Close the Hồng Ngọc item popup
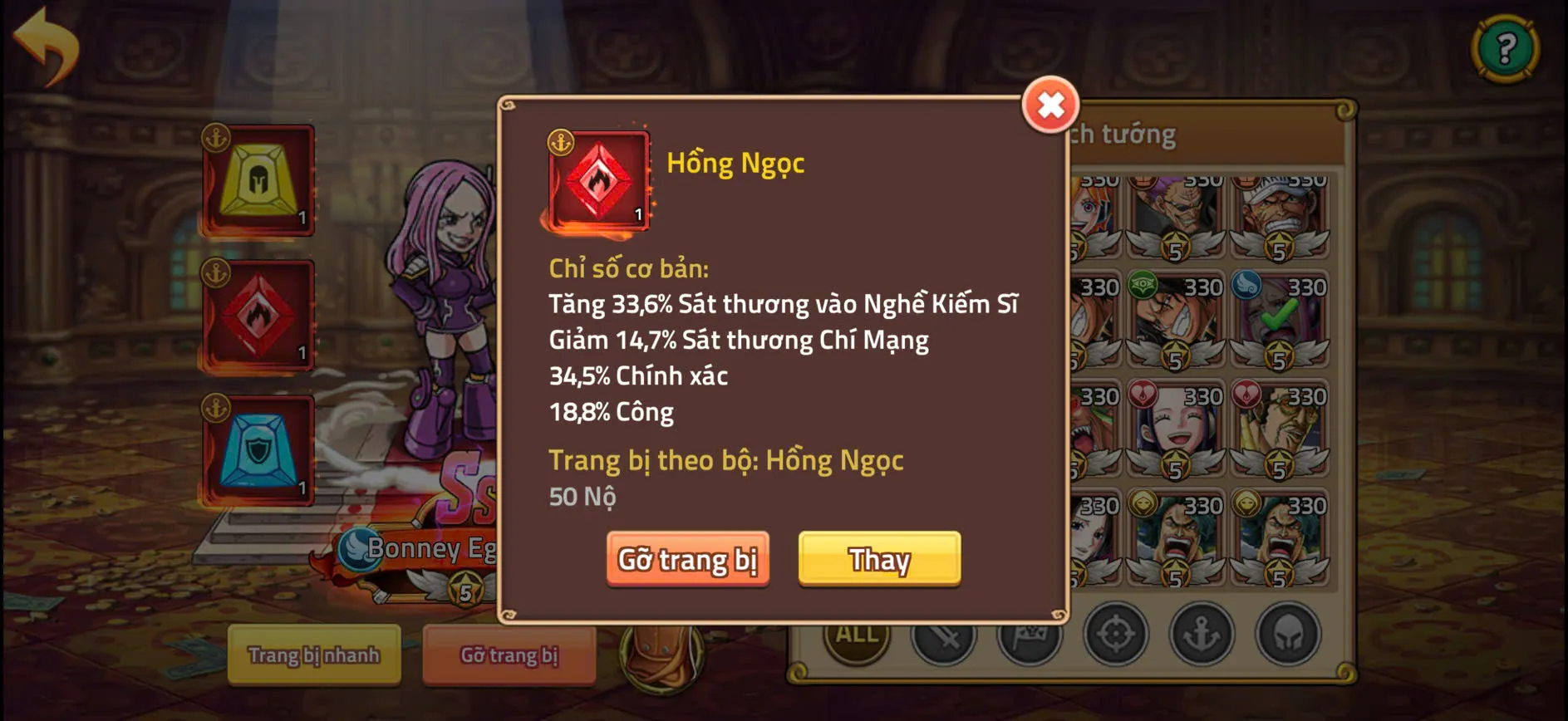1568x721 pixels. [x=1050, y=105]
